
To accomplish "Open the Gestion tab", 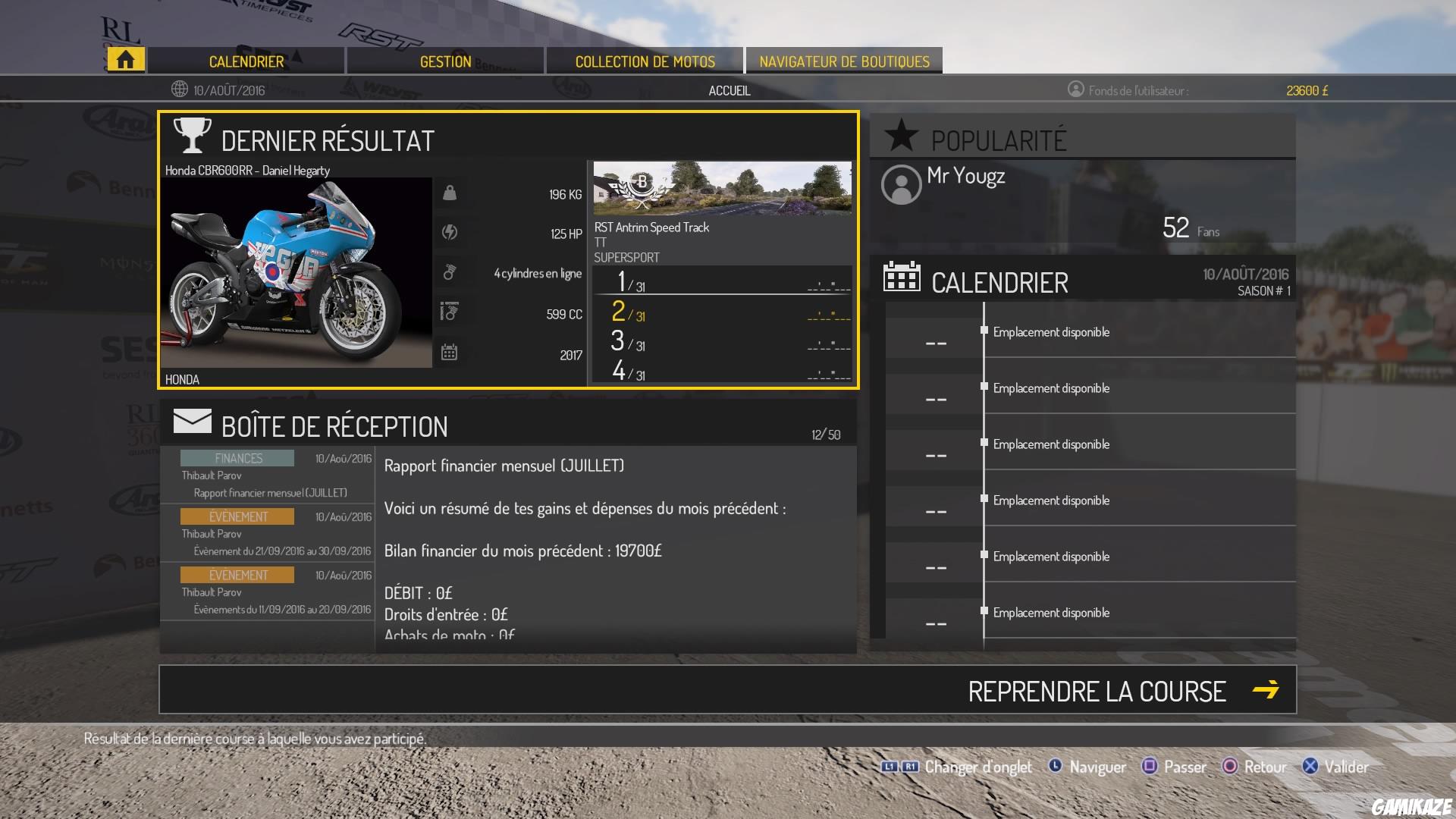I will click(445, 61).
